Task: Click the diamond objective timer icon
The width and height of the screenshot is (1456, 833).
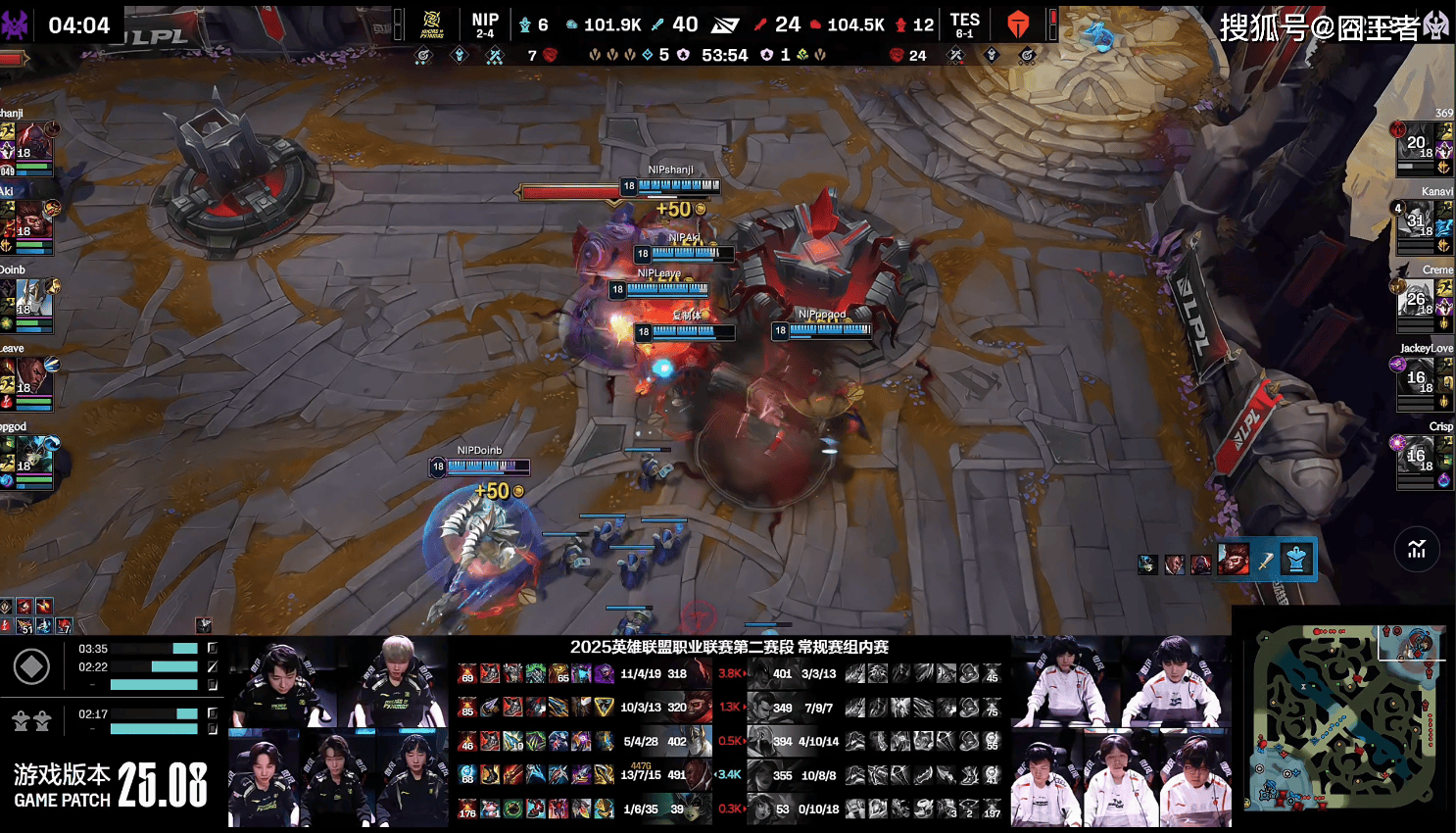Action: click(31, 667)
